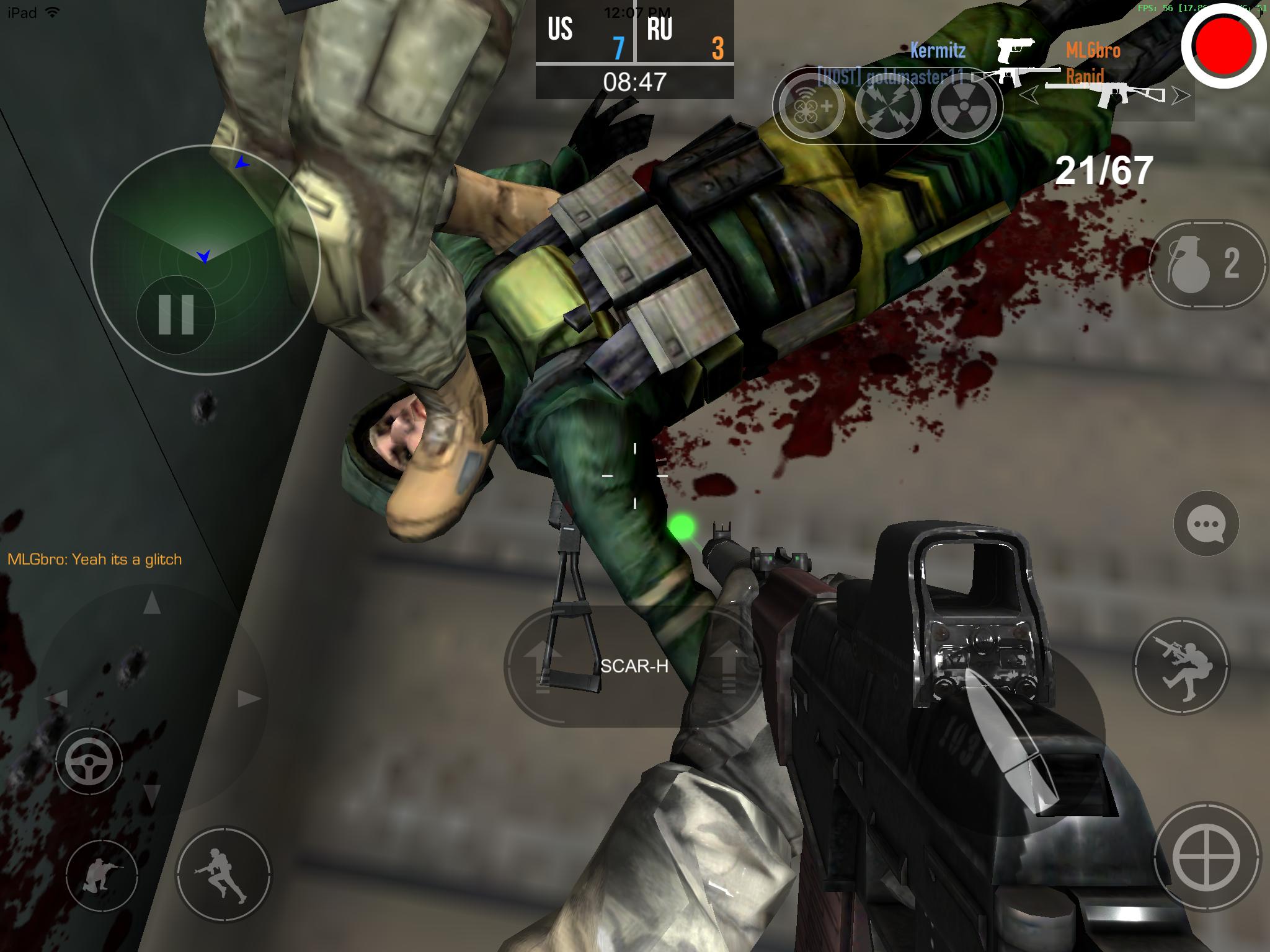Move forward with the up arrow
This screenshot has width=1270, height=952.
pyautogui.click(x=152, y=603)
